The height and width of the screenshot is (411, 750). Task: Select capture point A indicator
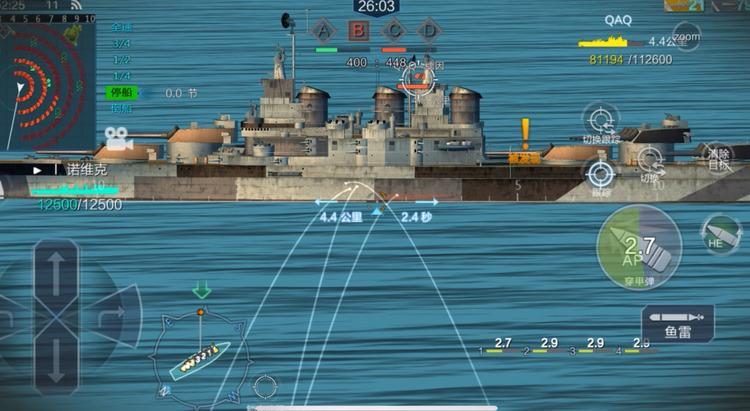tap(322, 30)
